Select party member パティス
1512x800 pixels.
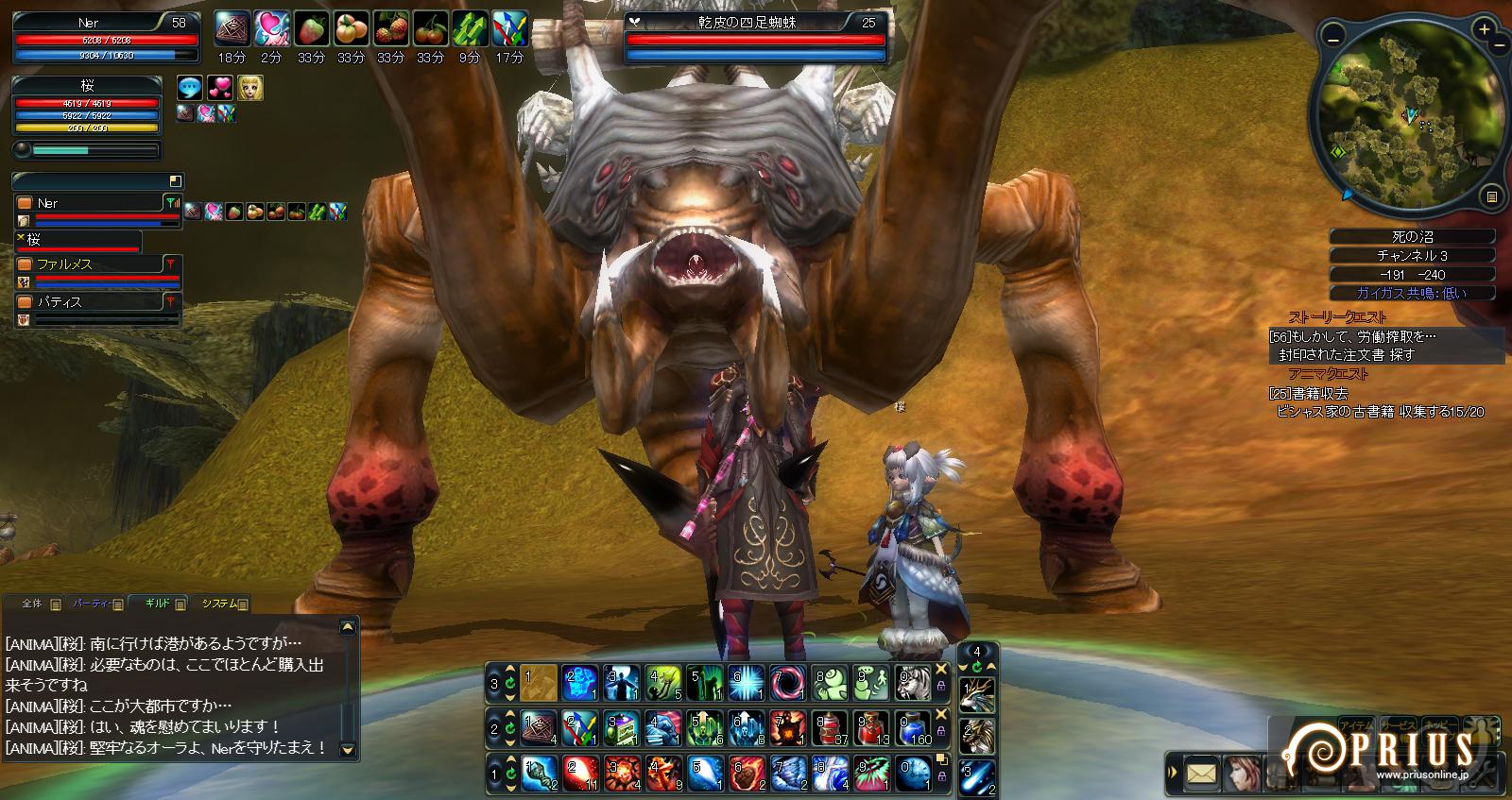click(93, 302)
